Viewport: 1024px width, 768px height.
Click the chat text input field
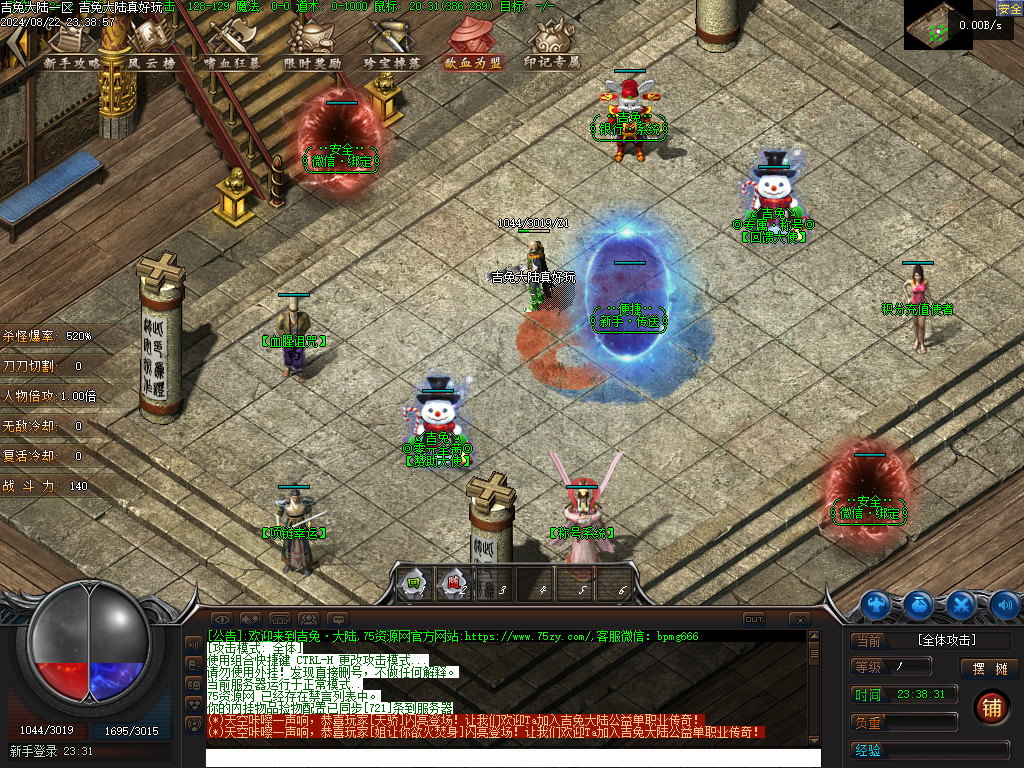(512, 757)
